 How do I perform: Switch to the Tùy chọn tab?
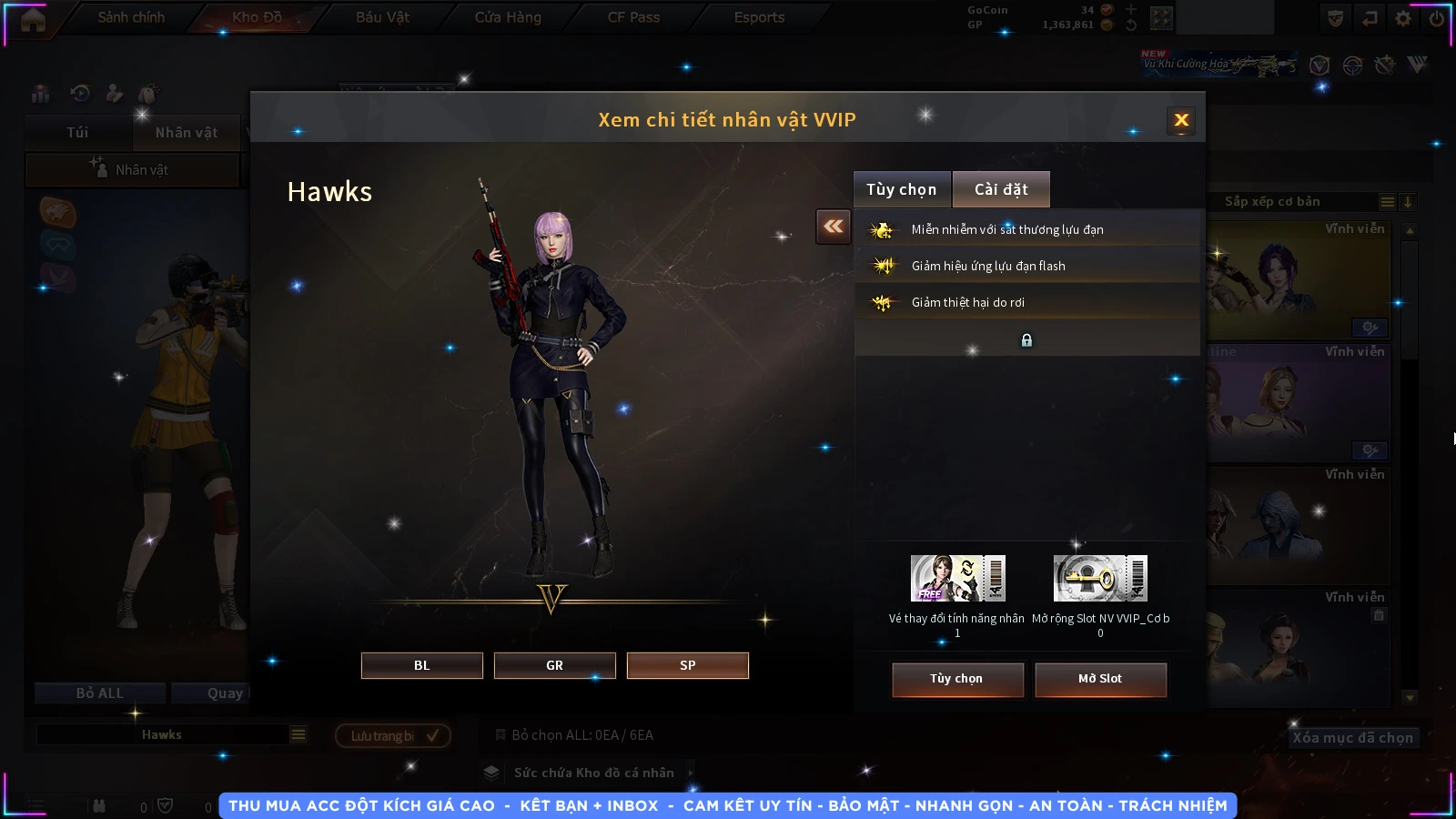(x=901, y=189)
